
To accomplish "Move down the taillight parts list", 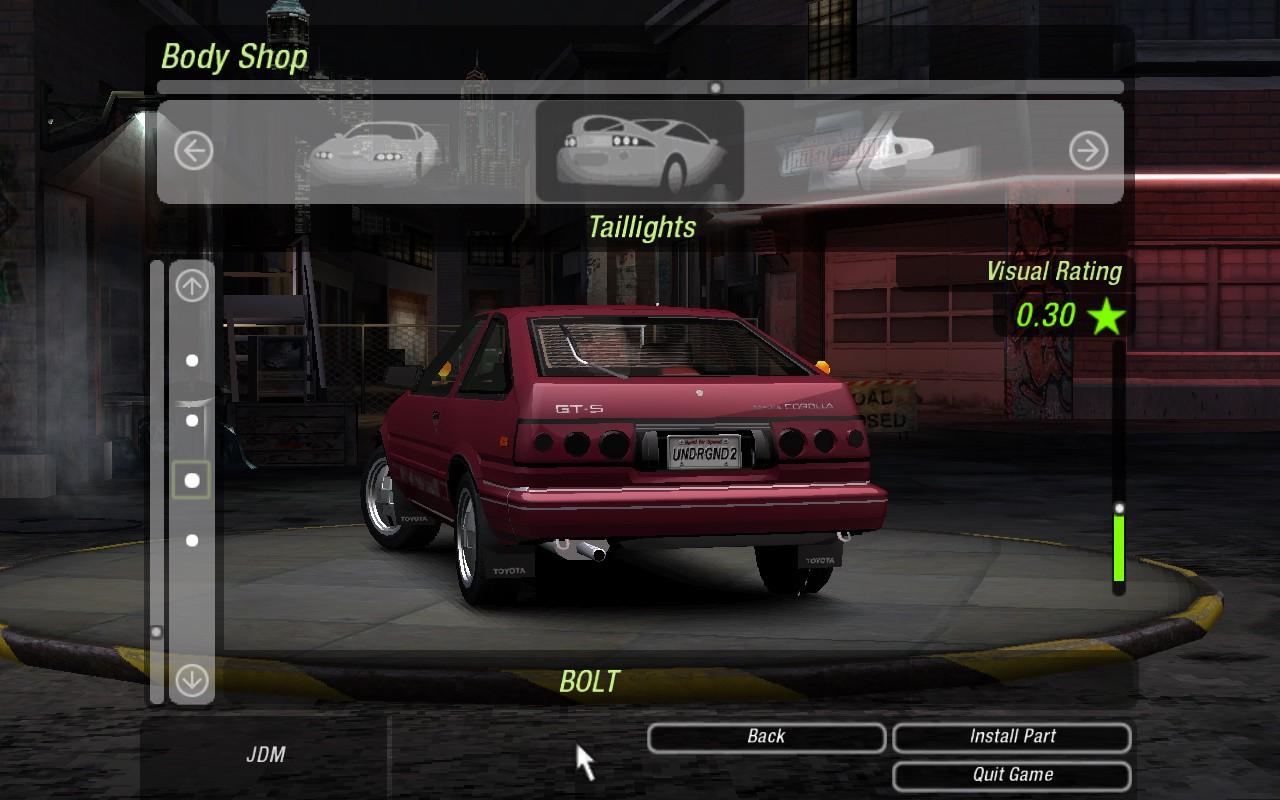I will point(192,681).
